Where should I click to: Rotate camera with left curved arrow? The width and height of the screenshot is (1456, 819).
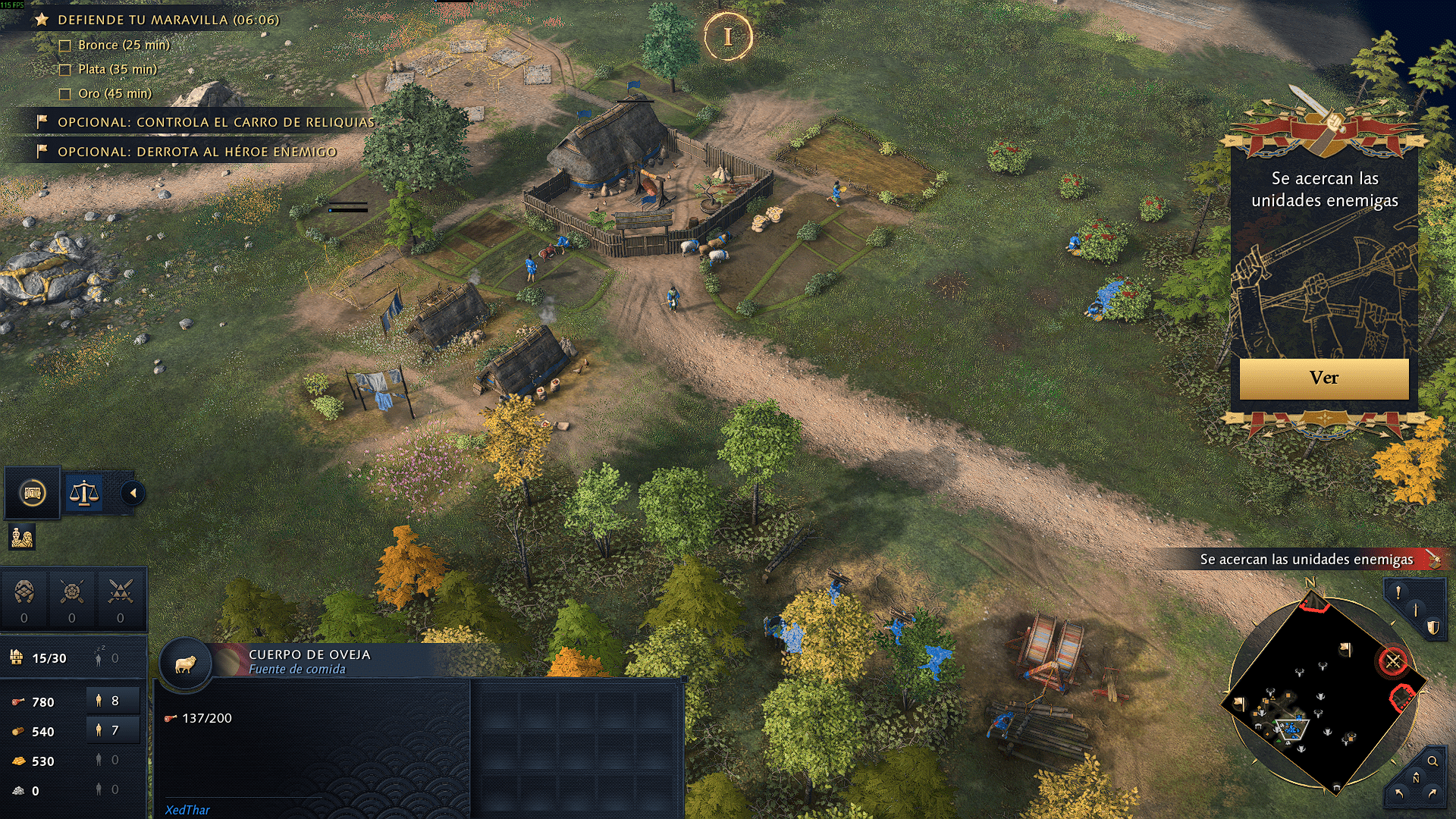pos(1398,794)
